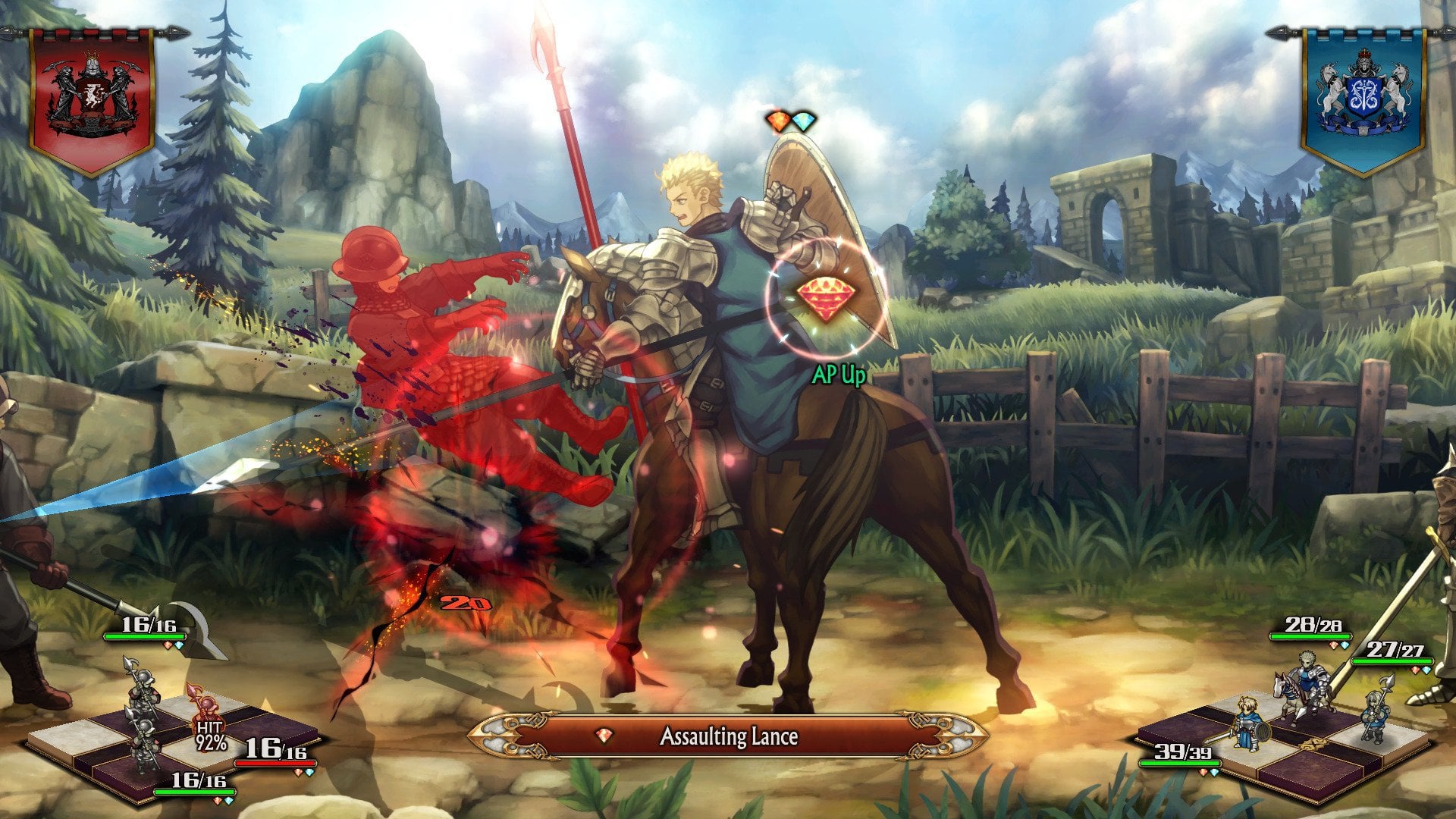Select the shield-bearing fighter on the right grid

tap(1250, 726)
